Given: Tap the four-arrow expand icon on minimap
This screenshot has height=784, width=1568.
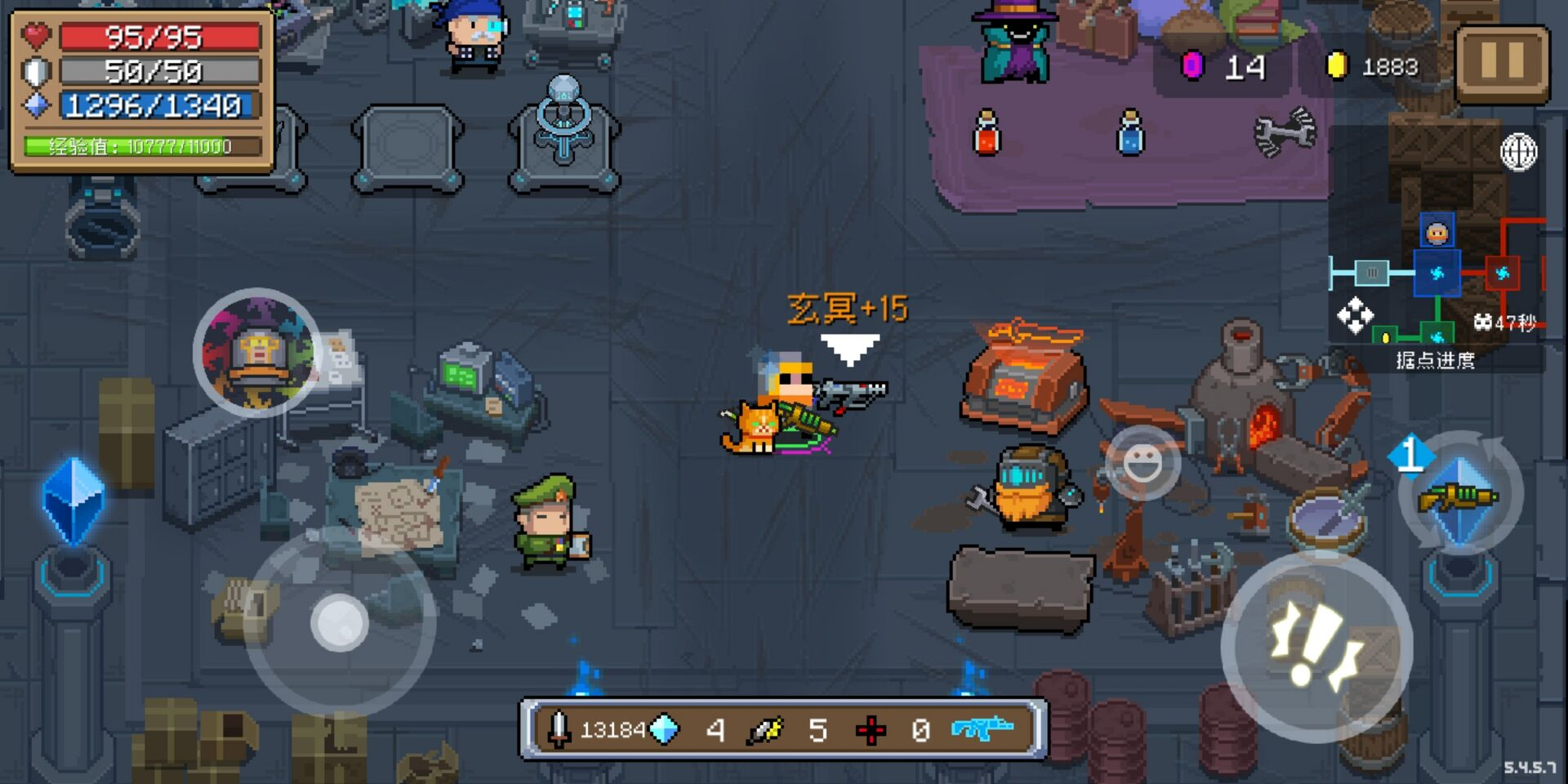Looking at the screenshot, I should click(x=1355, y=316).
